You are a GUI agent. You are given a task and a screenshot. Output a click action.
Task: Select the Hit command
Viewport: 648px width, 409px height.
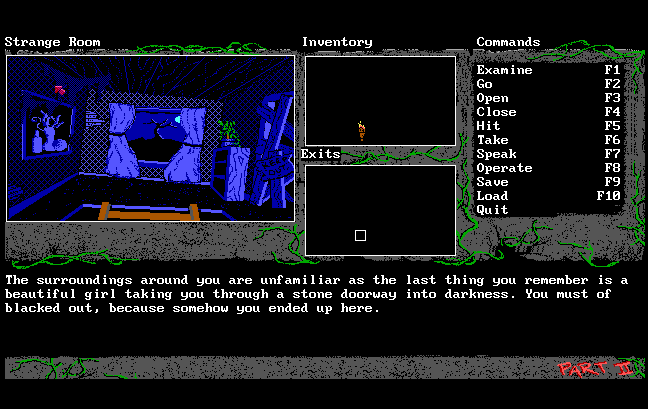[489, 126]
